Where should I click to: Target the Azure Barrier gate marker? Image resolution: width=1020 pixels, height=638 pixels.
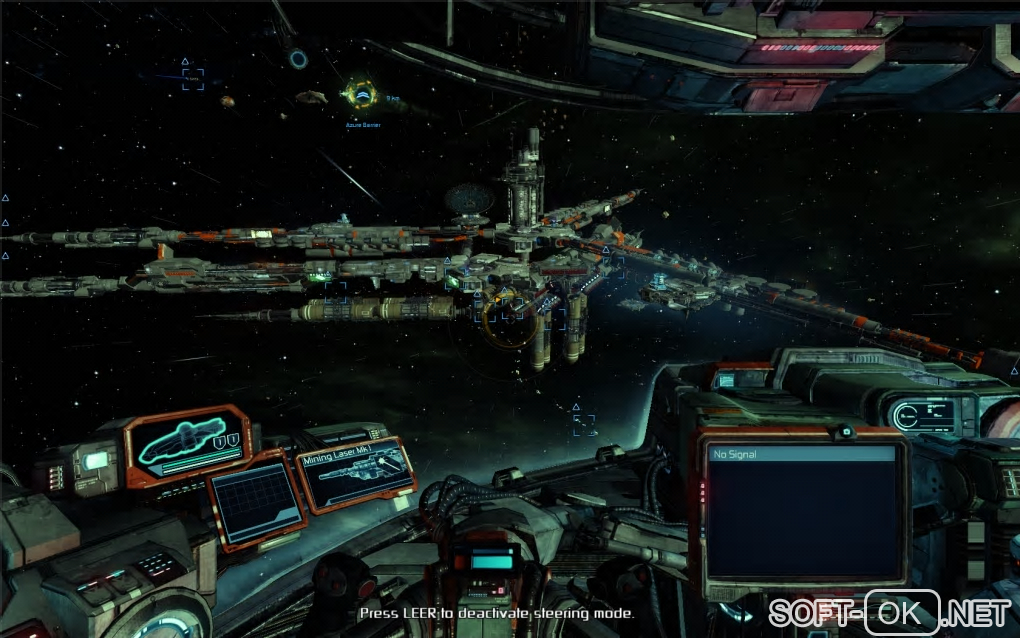360,95
